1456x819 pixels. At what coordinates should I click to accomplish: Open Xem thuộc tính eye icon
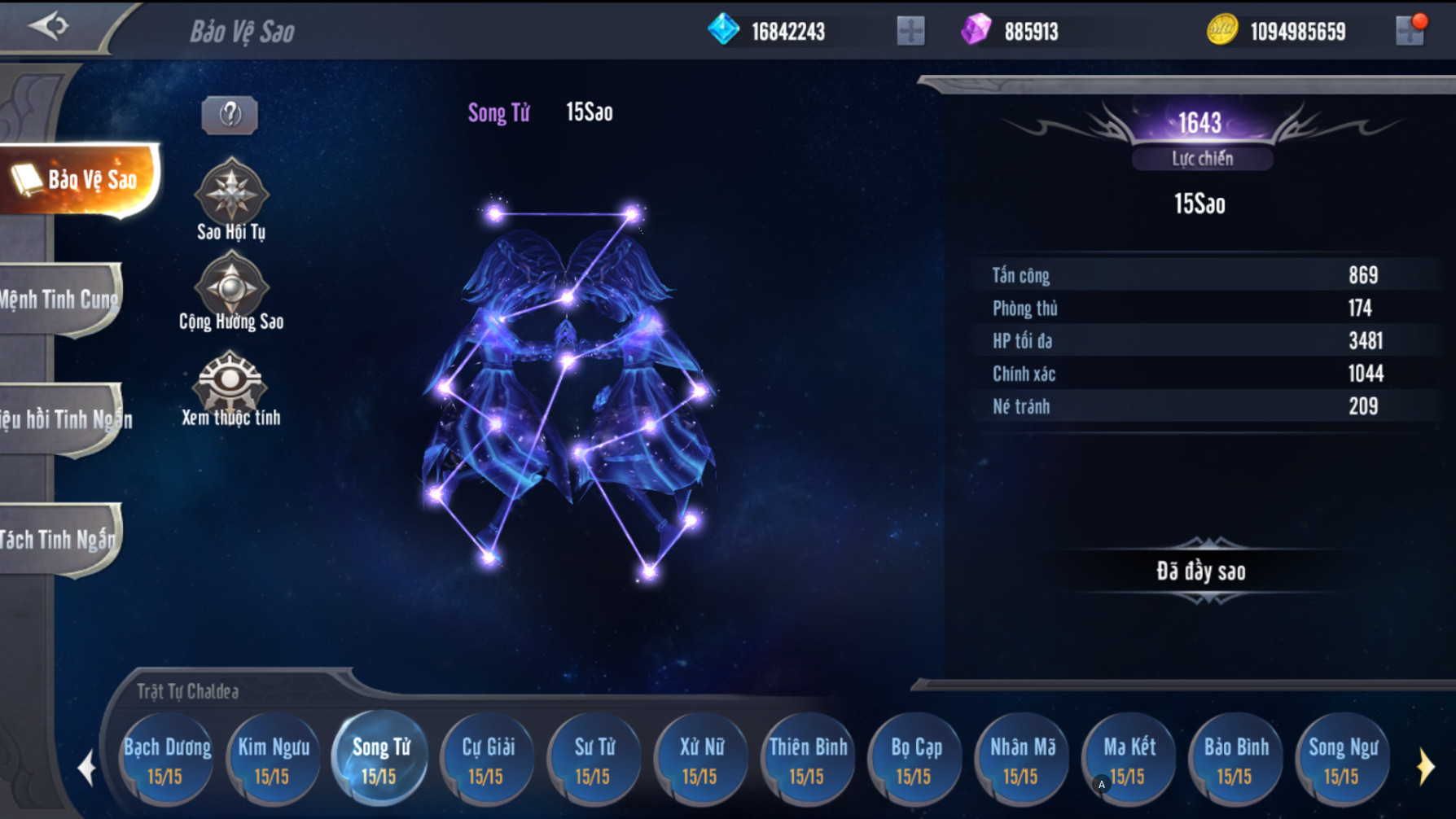(x=231, y=380)
